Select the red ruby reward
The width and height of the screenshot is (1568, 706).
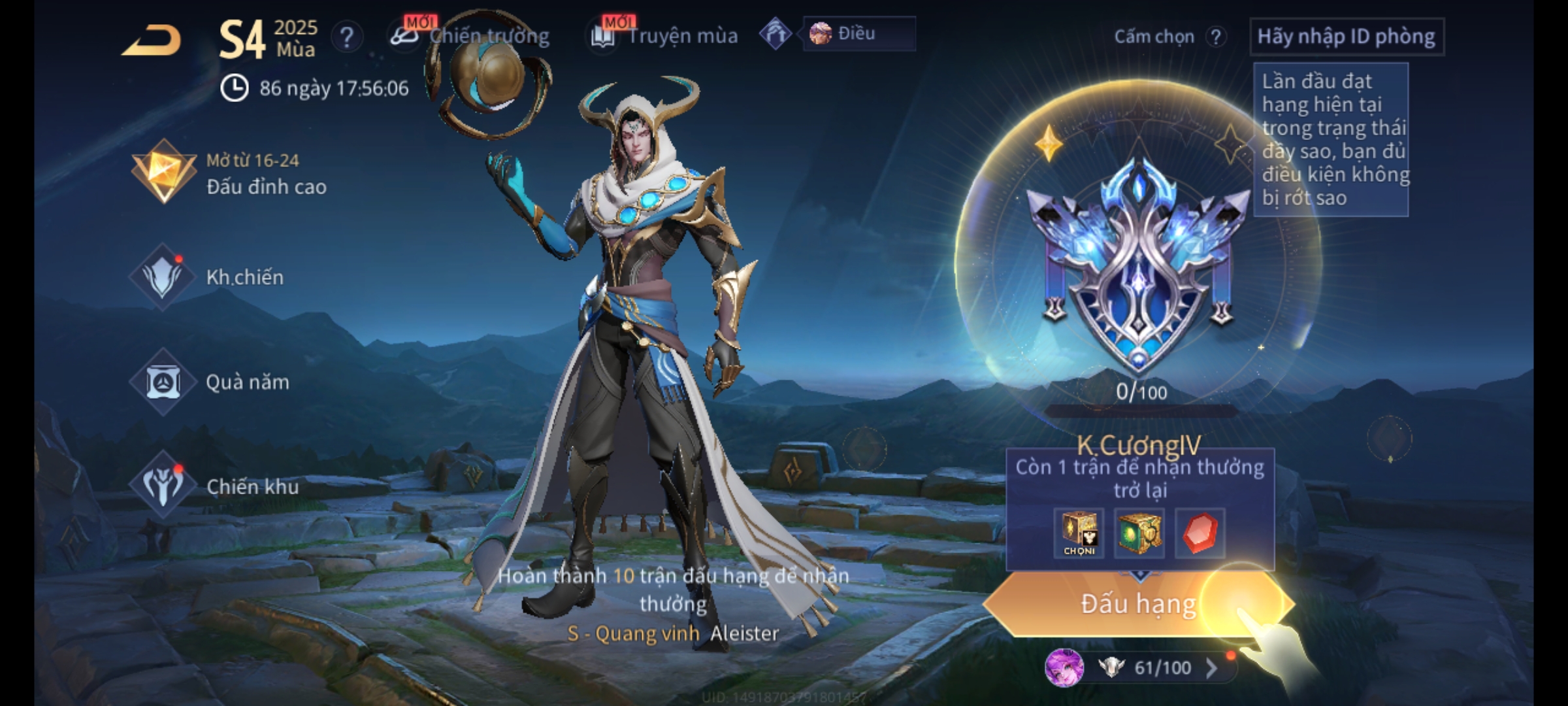coord(1200,533)
